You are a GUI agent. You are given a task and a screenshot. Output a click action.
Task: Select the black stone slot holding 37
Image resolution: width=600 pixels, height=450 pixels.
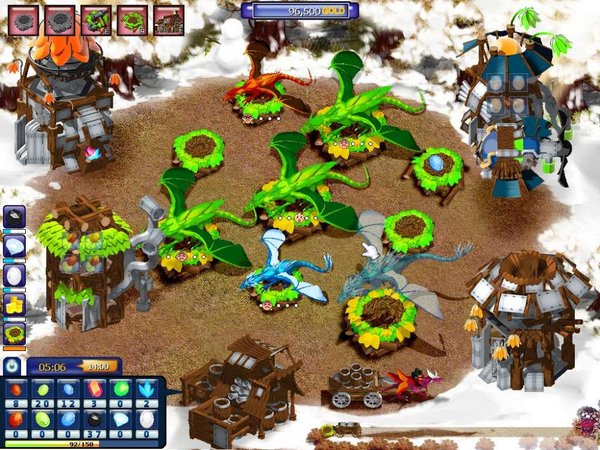(95, 420)
